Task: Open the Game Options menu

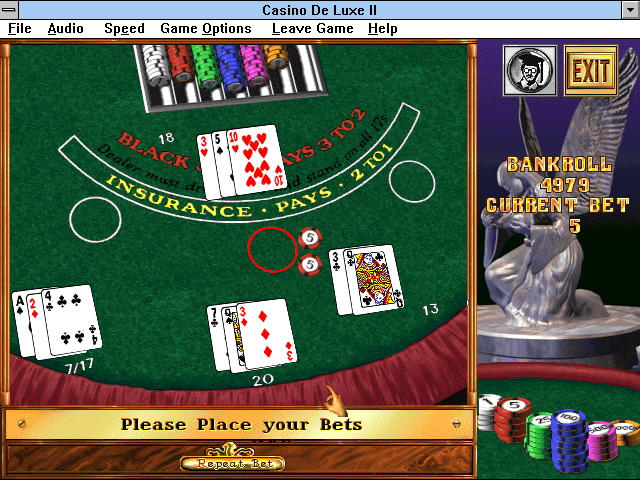Action: (x=205, y=29)
